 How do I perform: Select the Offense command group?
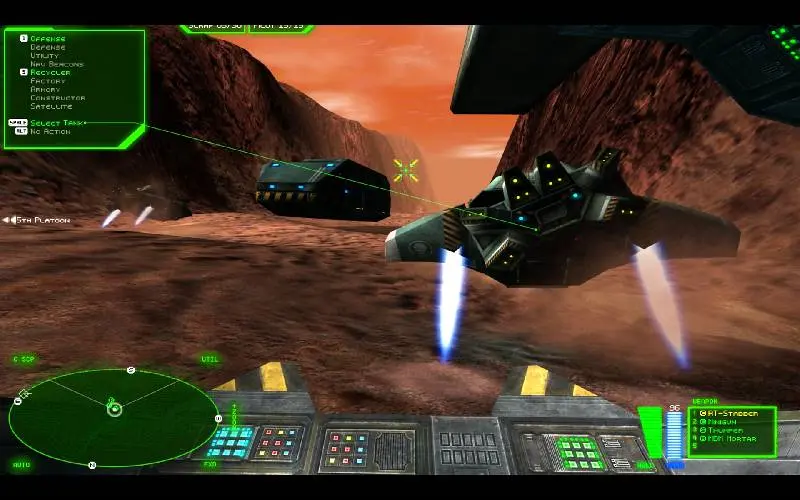(x=47, y=39)
